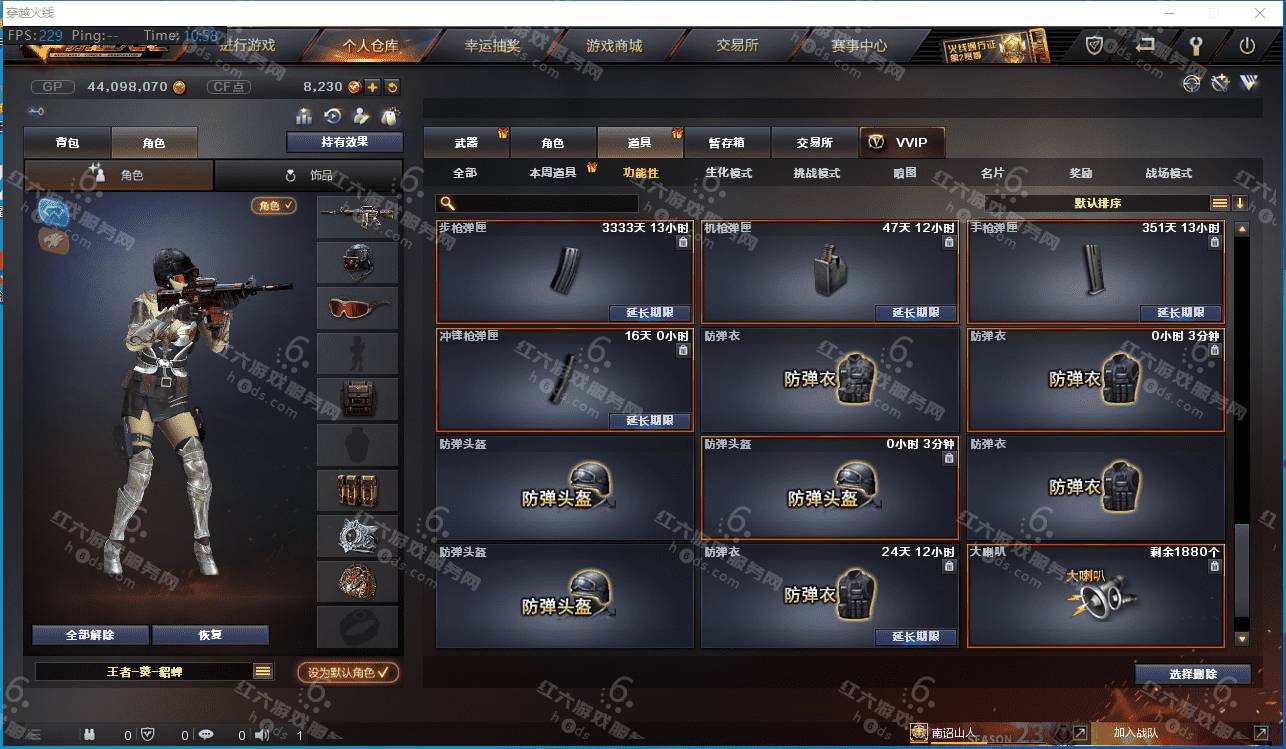Open the 赛事中心 tournament center
The image size is (1286, 749).
[858, 46]
